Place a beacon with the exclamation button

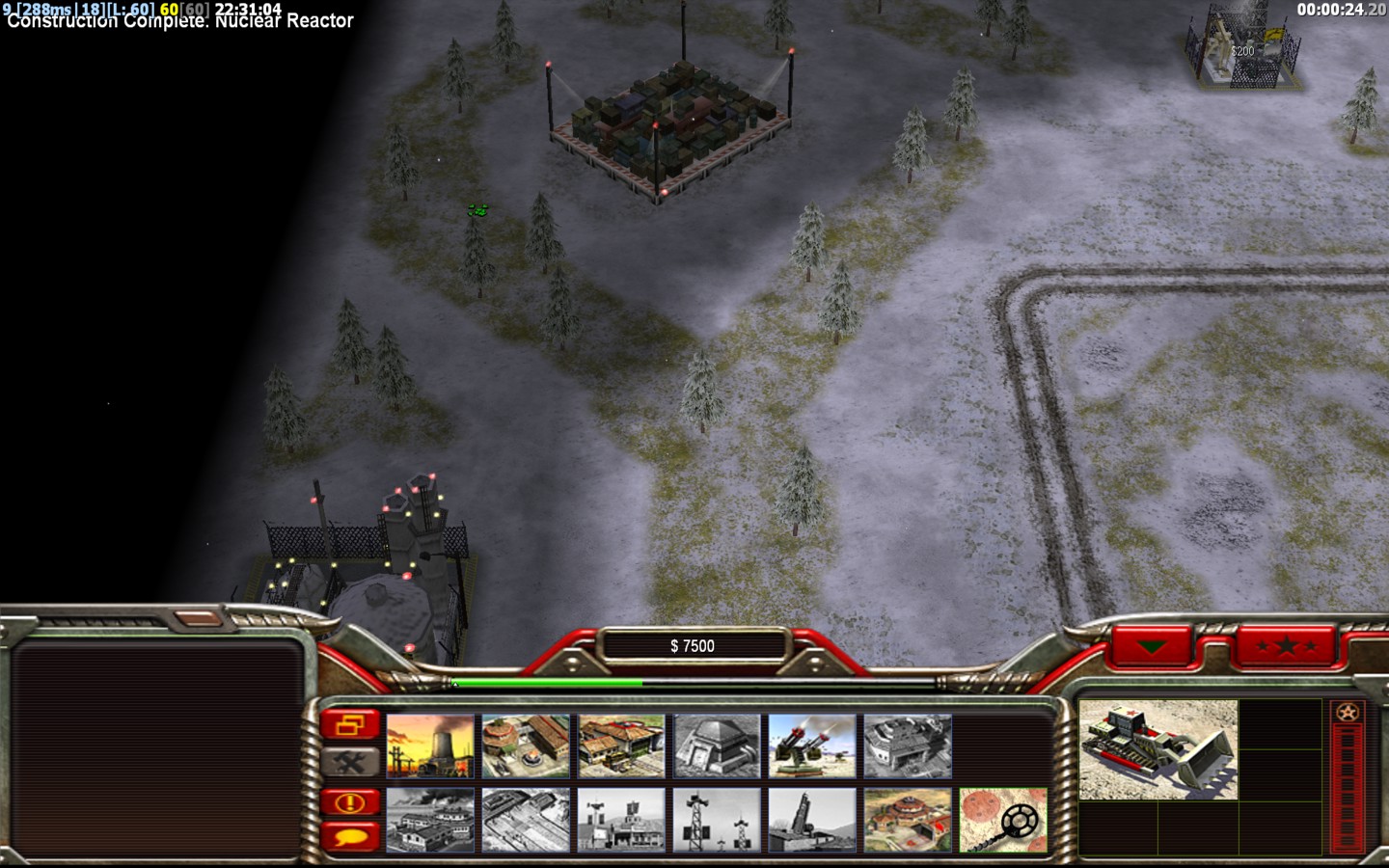pyautogui.click(x=350, y=802)
